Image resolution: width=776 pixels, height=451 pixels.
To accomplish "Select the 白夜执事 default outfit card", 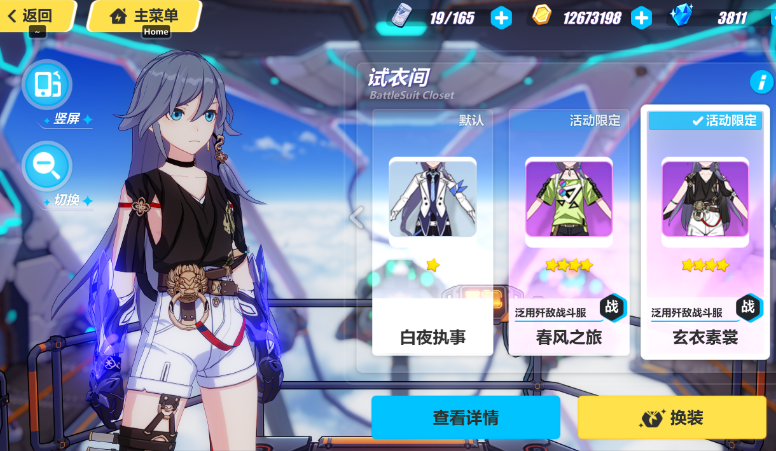I will point(432,233).
